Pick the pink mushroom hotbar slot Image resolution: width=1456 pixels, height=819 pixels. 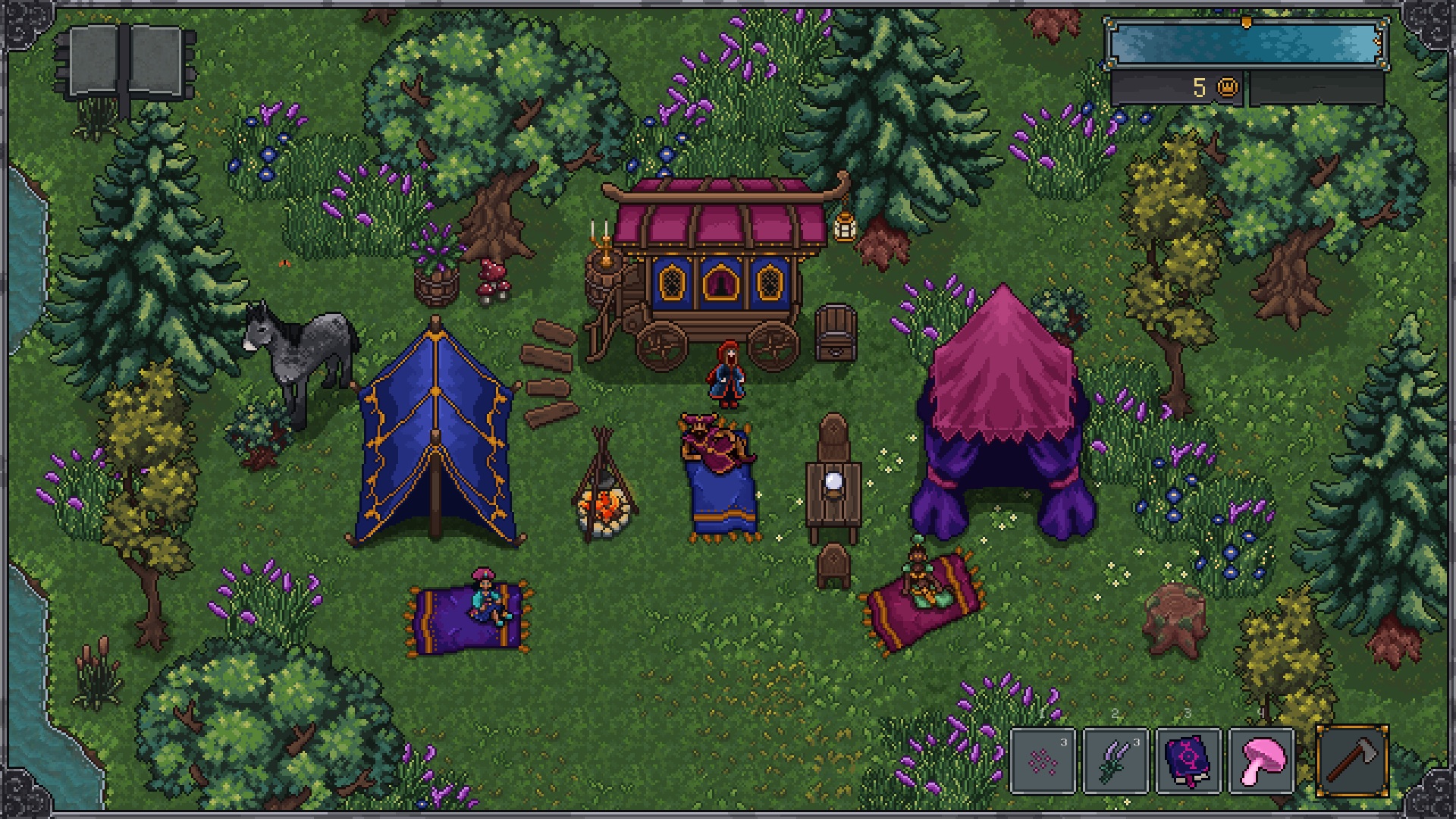pyautogui.click(x=1261, y=760)
